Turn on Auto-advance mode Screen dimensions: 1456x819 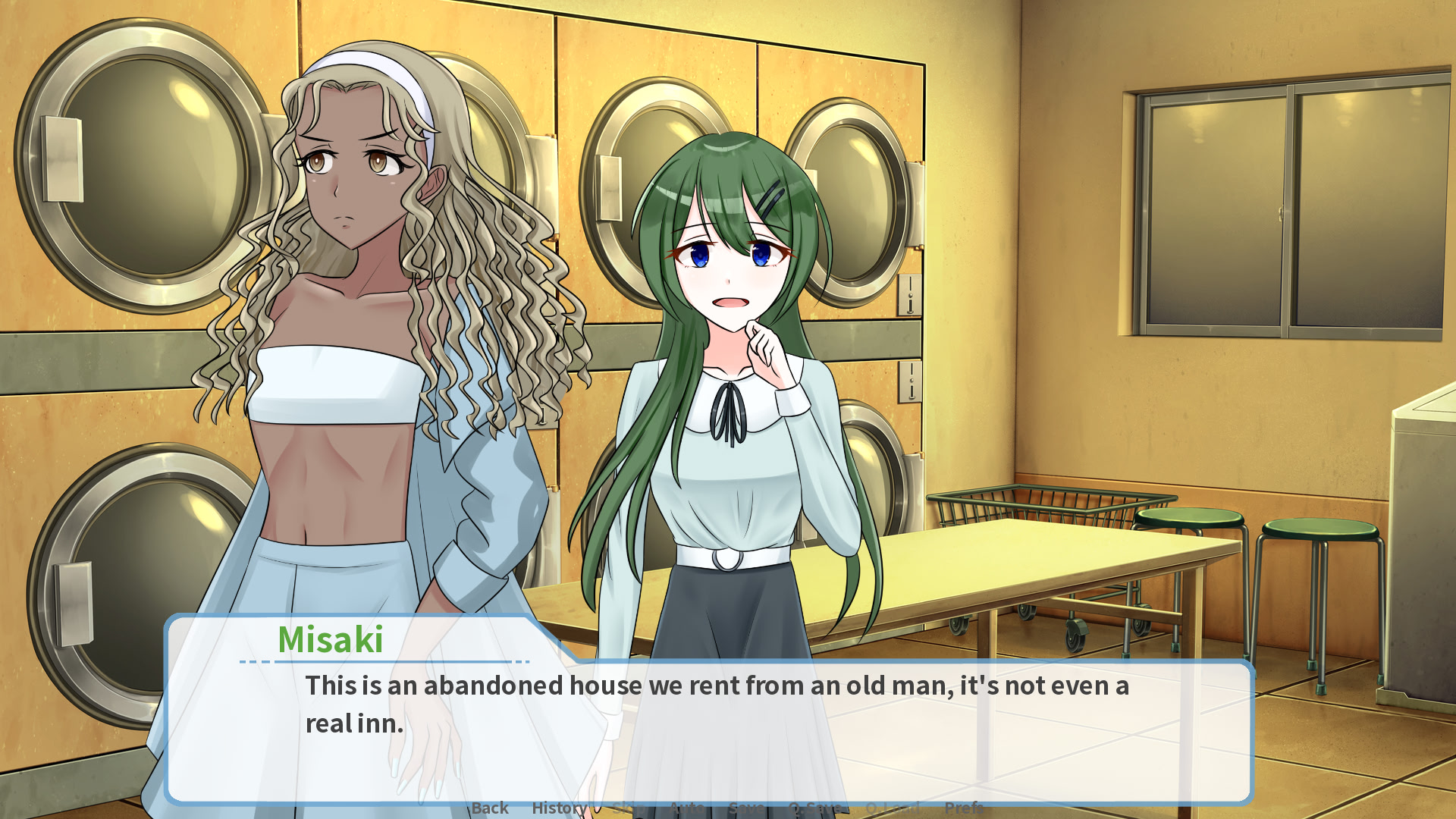coord(686,808)
